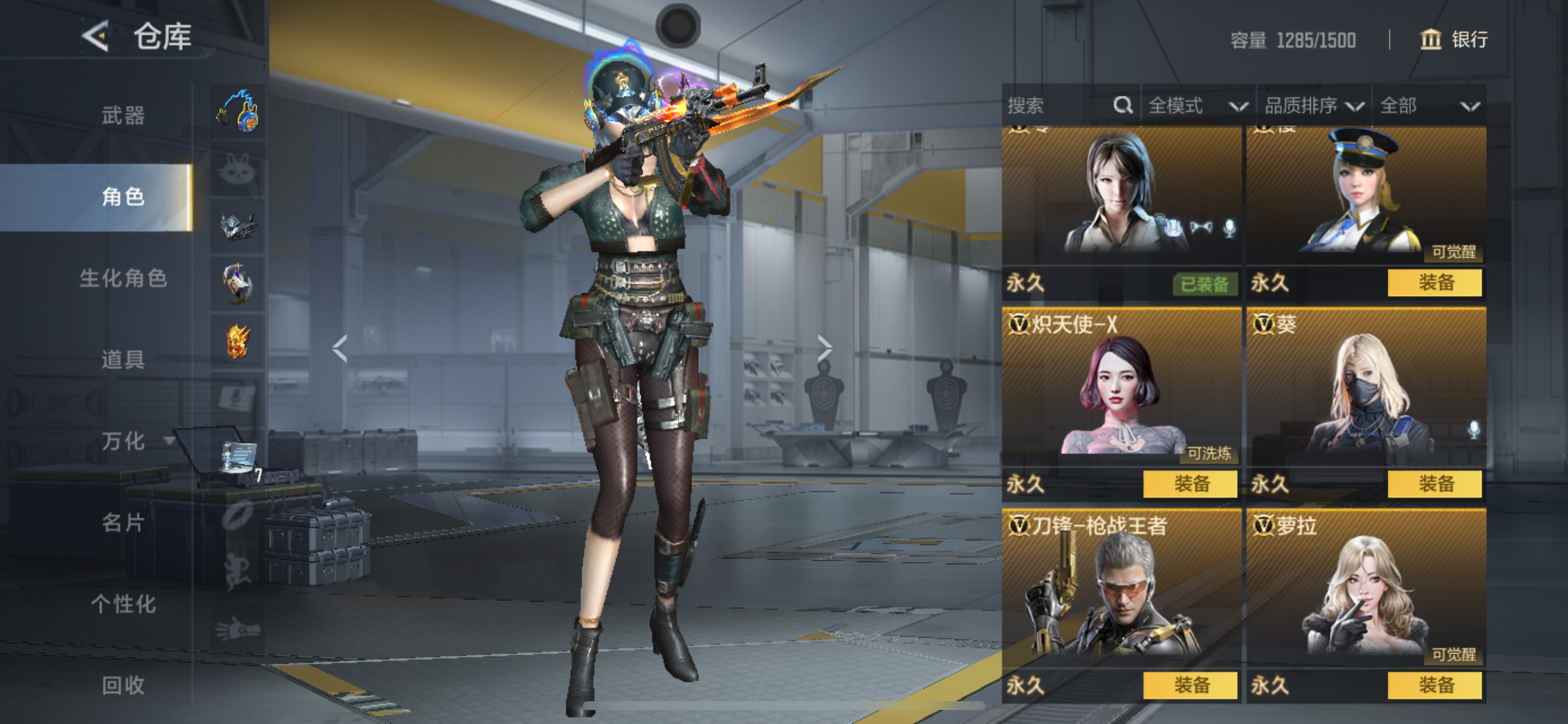Open the 品质排序 sort dropdown
The height and width of the screenshot is (724, 1568).
pos(1313,107)
